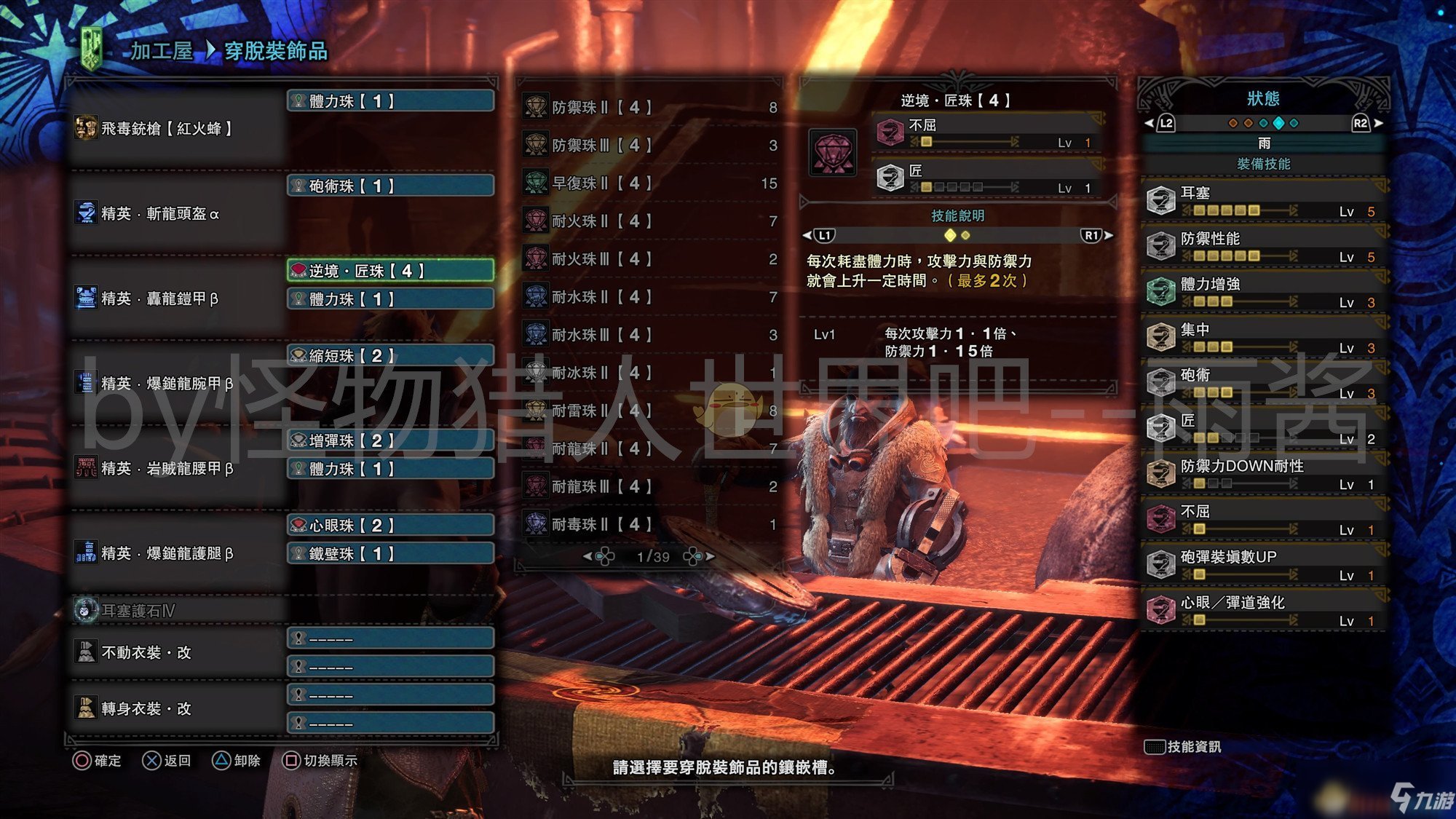The image size is (1456, 819).
Task: Select the 飛毒銃槍【紅火蜂】 weapon row
Action: click(x=175, y=129)
